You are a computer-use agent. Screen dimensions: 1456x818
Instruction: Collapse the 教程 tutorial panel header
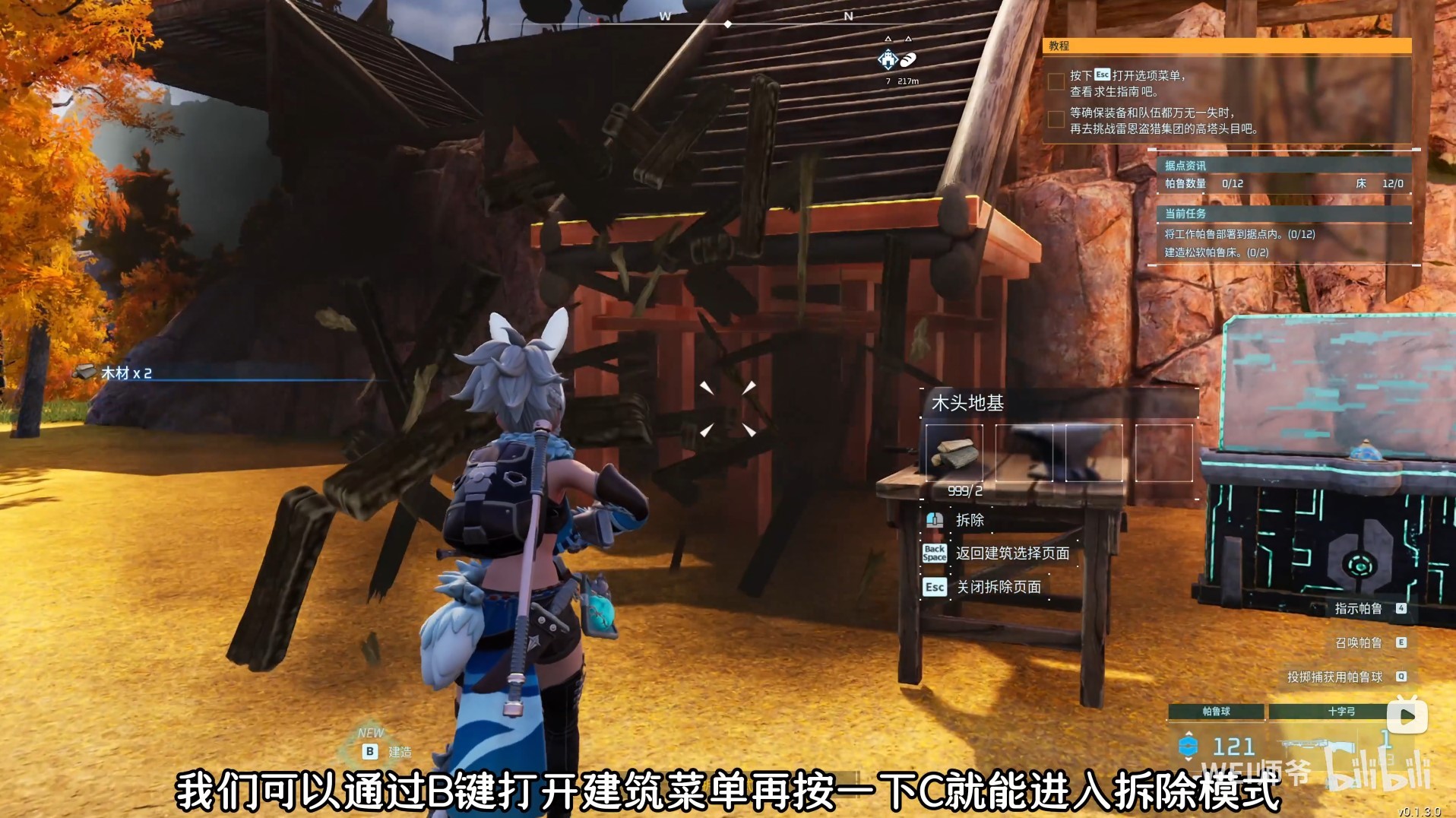pos(1059,48)
